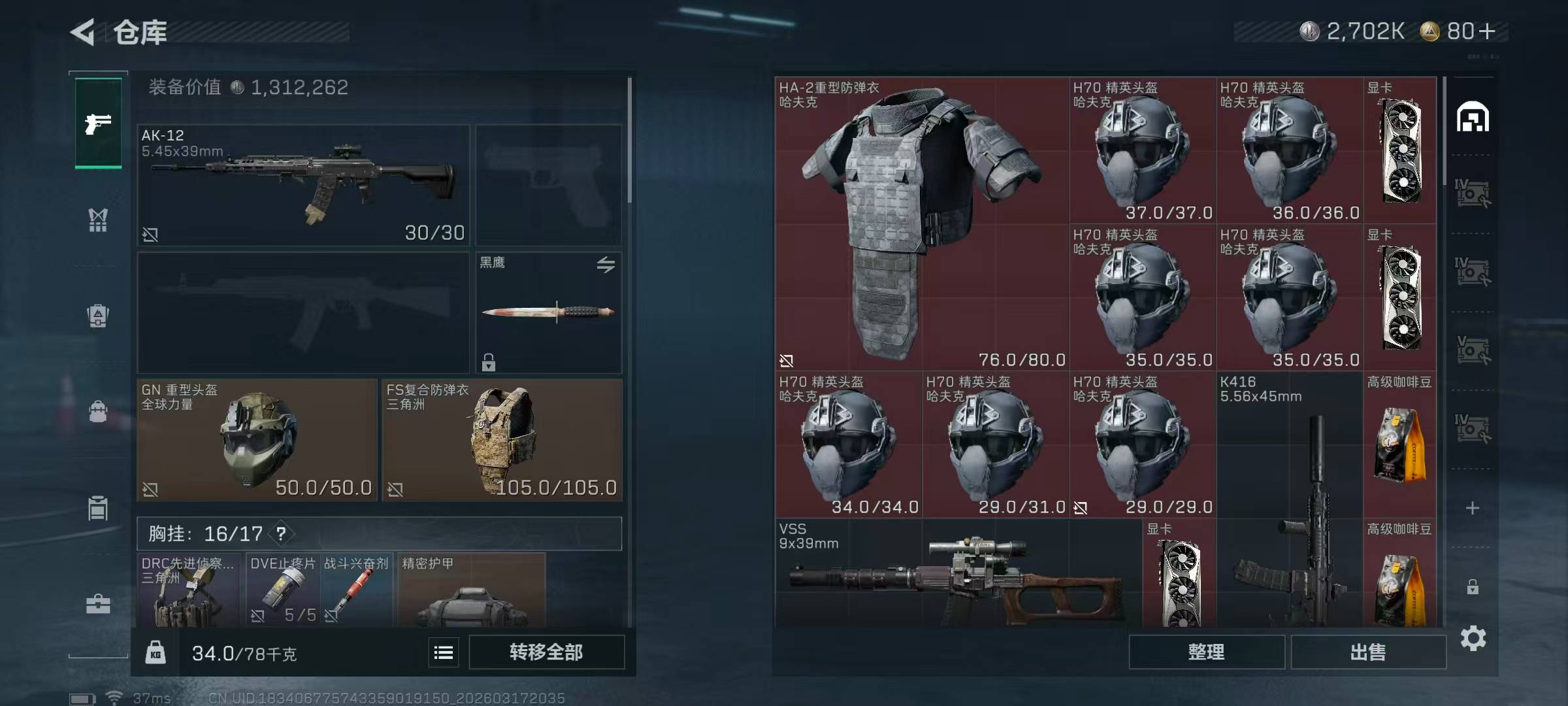Select the main stash house icon tab
1568x706 pixels.
[1473, 118]
